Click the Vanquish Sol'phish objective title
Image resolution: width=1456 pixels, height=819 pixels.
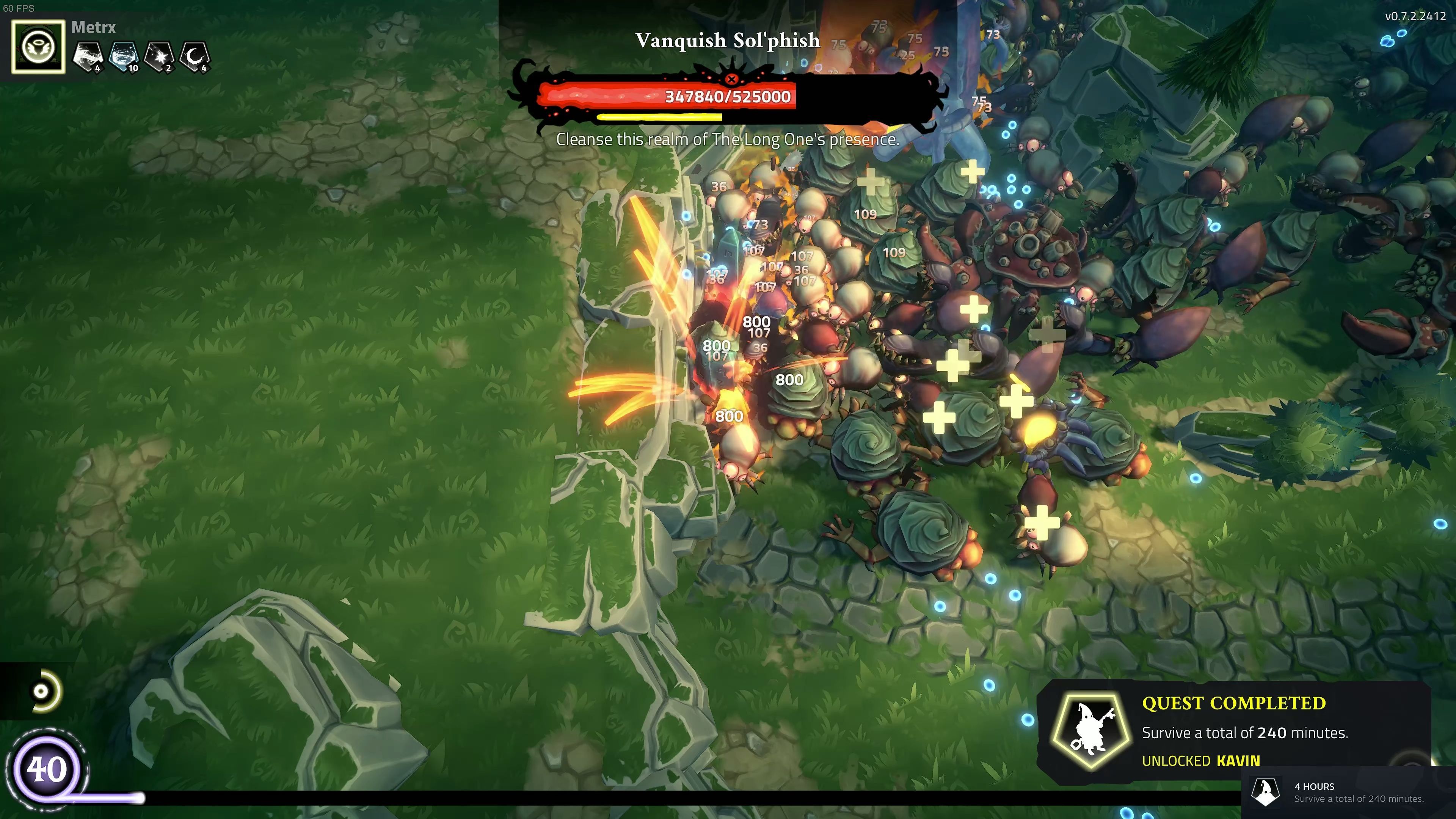click(728, 41)
